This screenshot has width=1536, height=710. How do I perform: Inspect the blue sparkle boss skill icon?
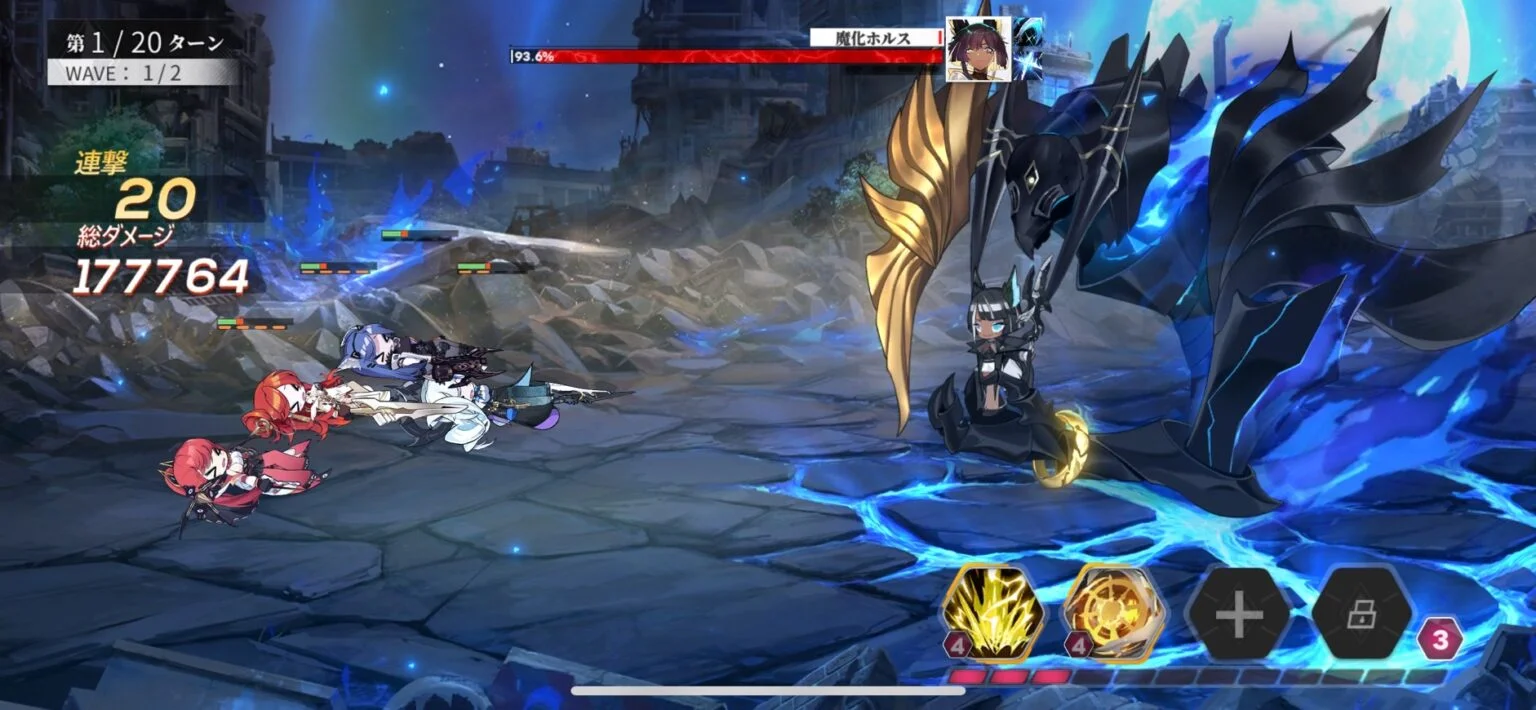(1028, 50)
